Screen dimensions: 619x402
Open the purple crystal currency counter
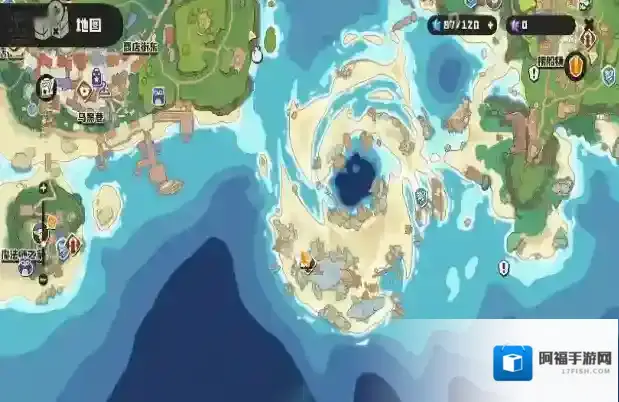coord(540,25)
